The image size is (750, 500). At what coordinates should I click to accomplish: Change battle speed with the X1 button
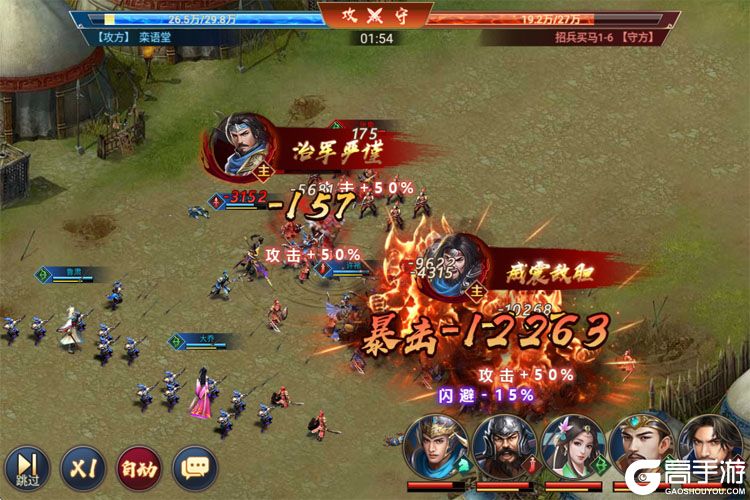[83, 467]
